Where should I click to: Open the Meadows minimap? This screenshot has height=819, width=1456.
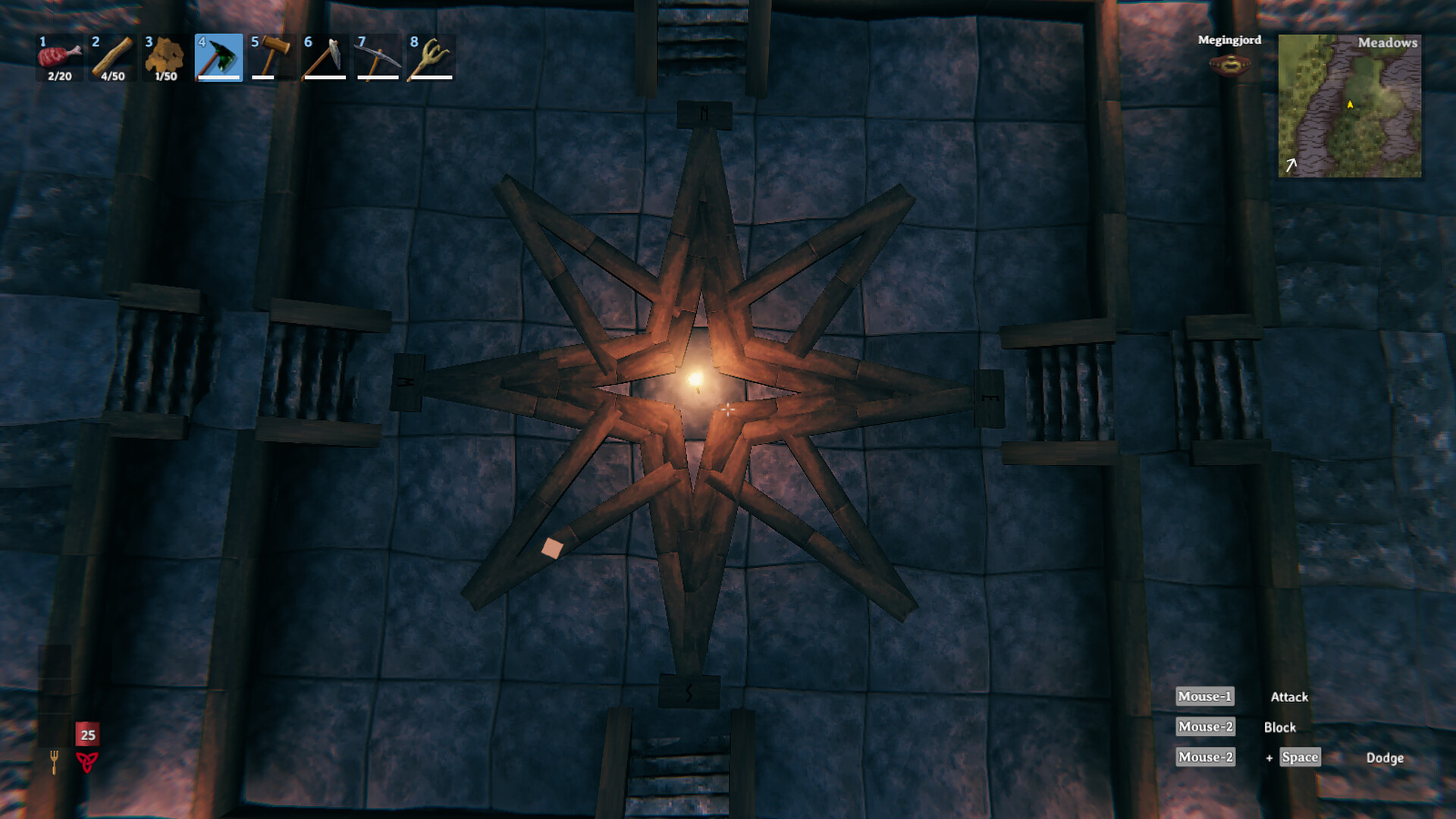pos(1350,106)
